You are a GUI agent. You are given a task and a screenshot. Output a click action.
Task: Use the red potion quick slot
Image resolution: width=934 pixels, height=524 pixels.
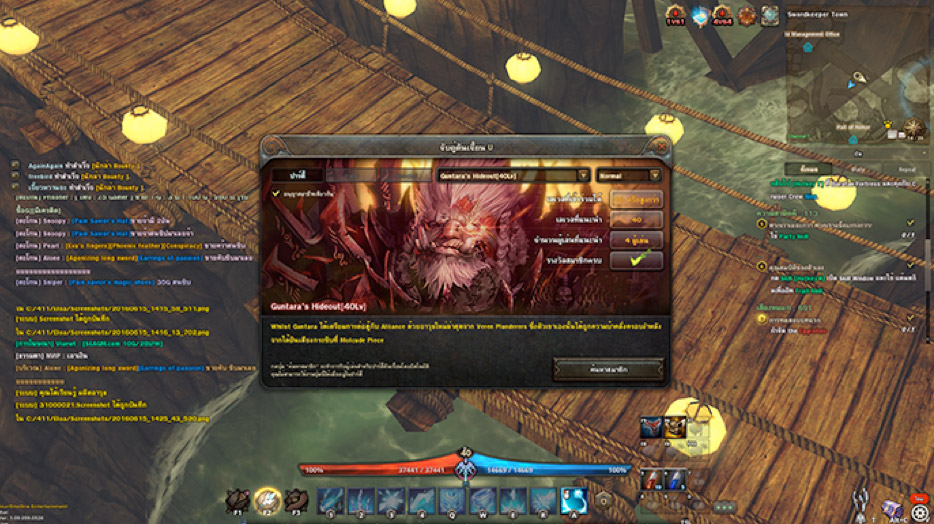(651, 478)
